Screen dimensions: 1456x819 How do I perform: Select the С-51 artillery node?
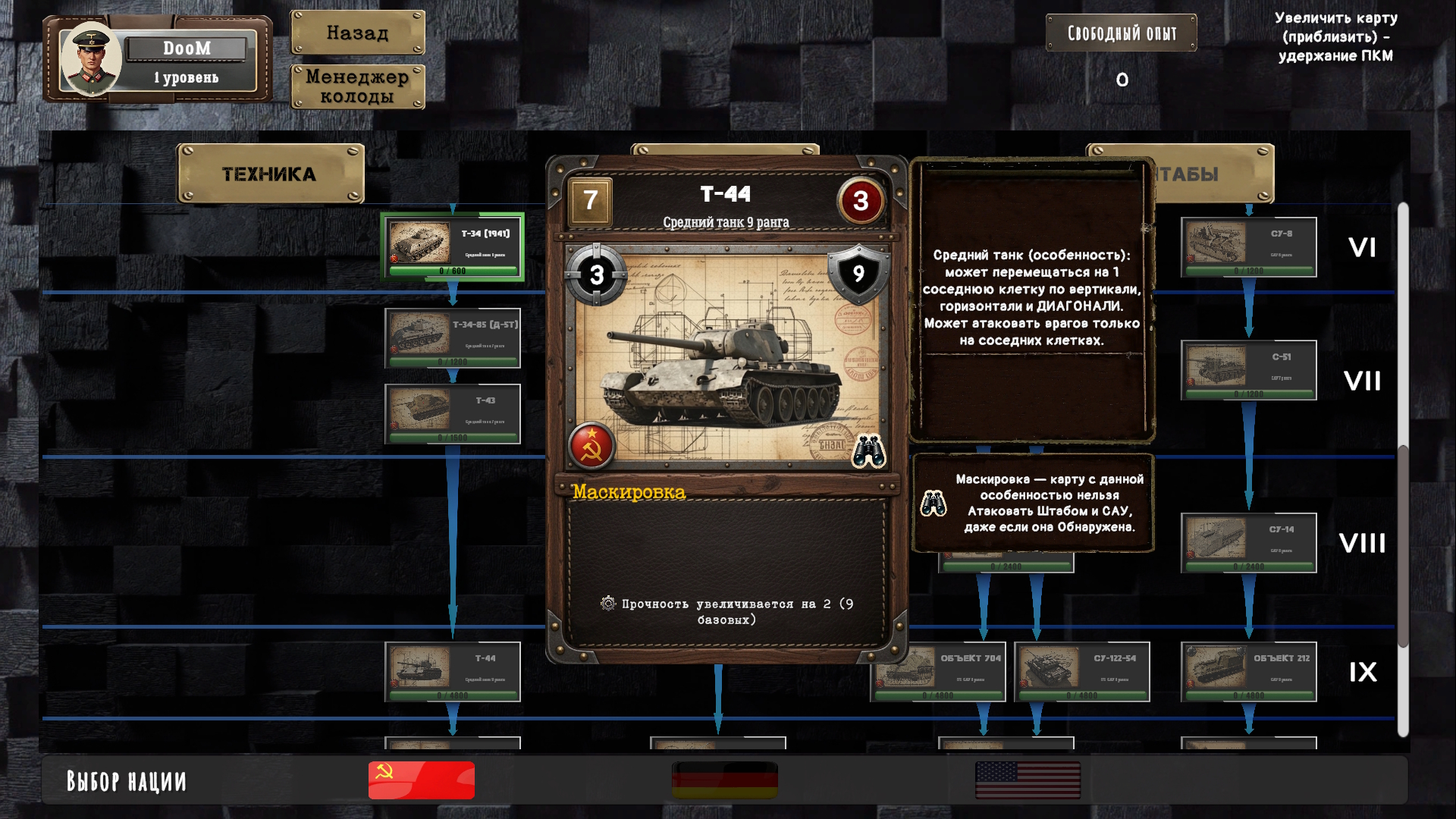(x=1248, y=370)
